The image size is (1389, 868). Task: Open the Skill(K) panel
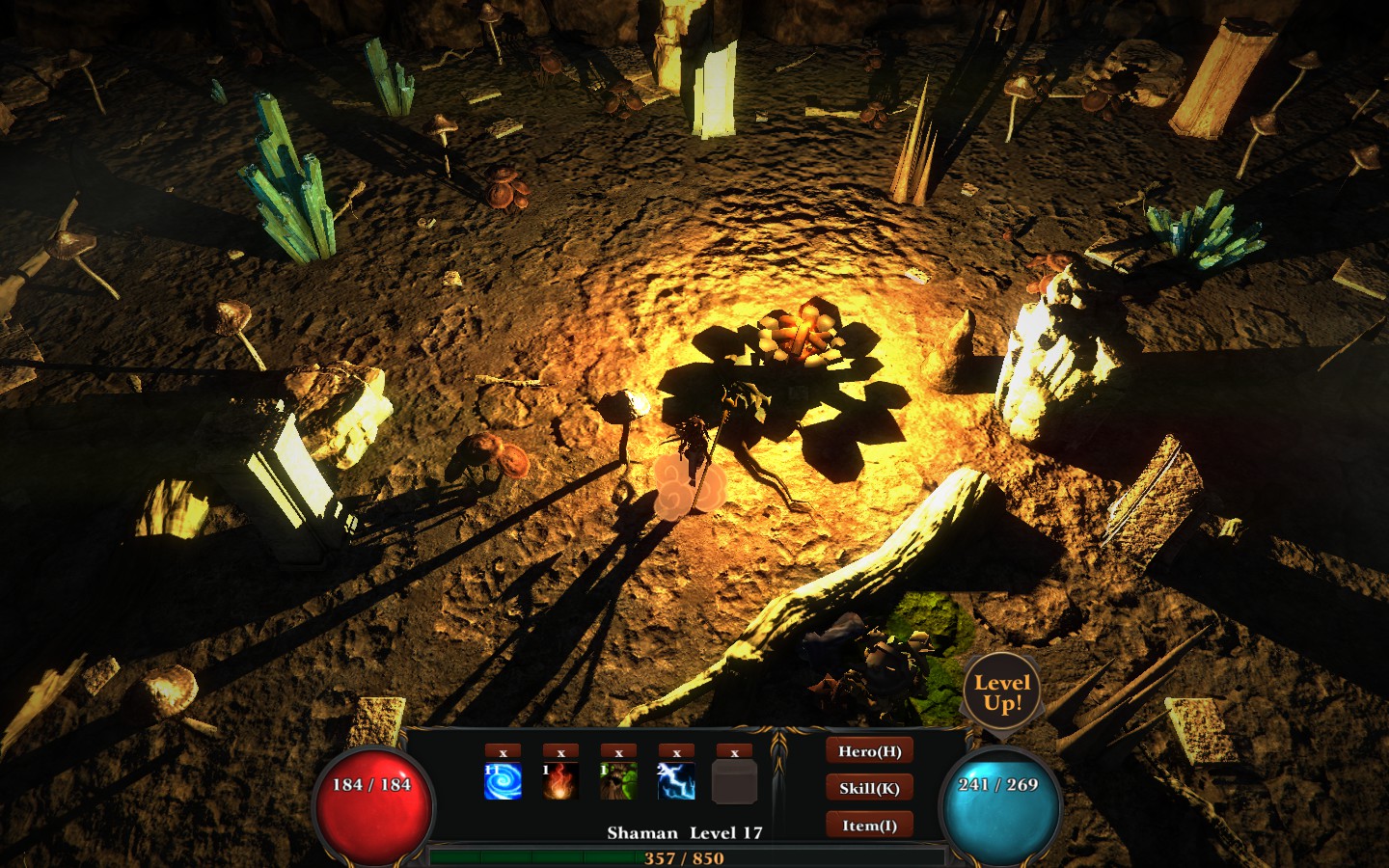point(869,788)
